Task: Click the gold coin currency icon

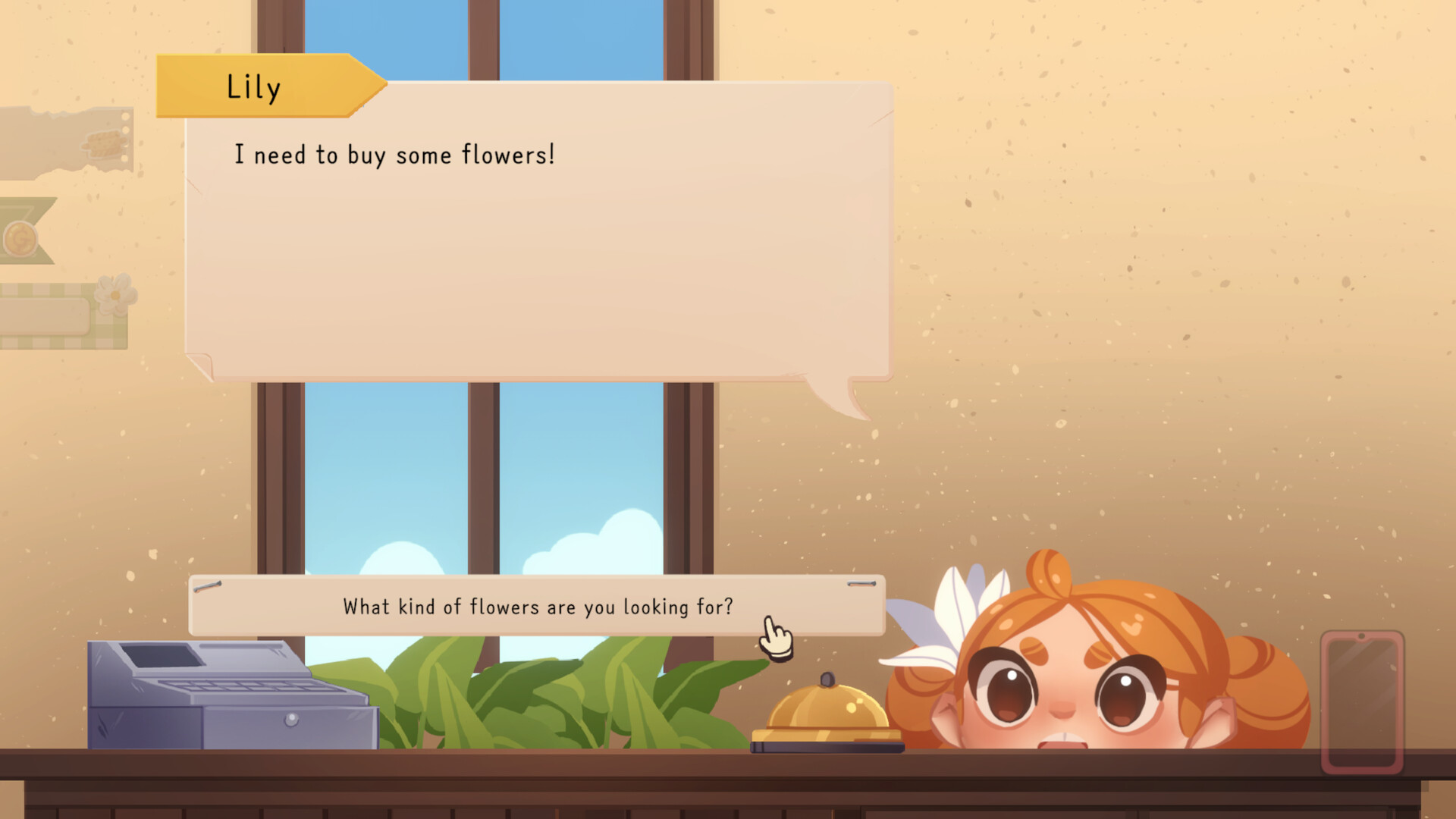Action: [20, 237]
